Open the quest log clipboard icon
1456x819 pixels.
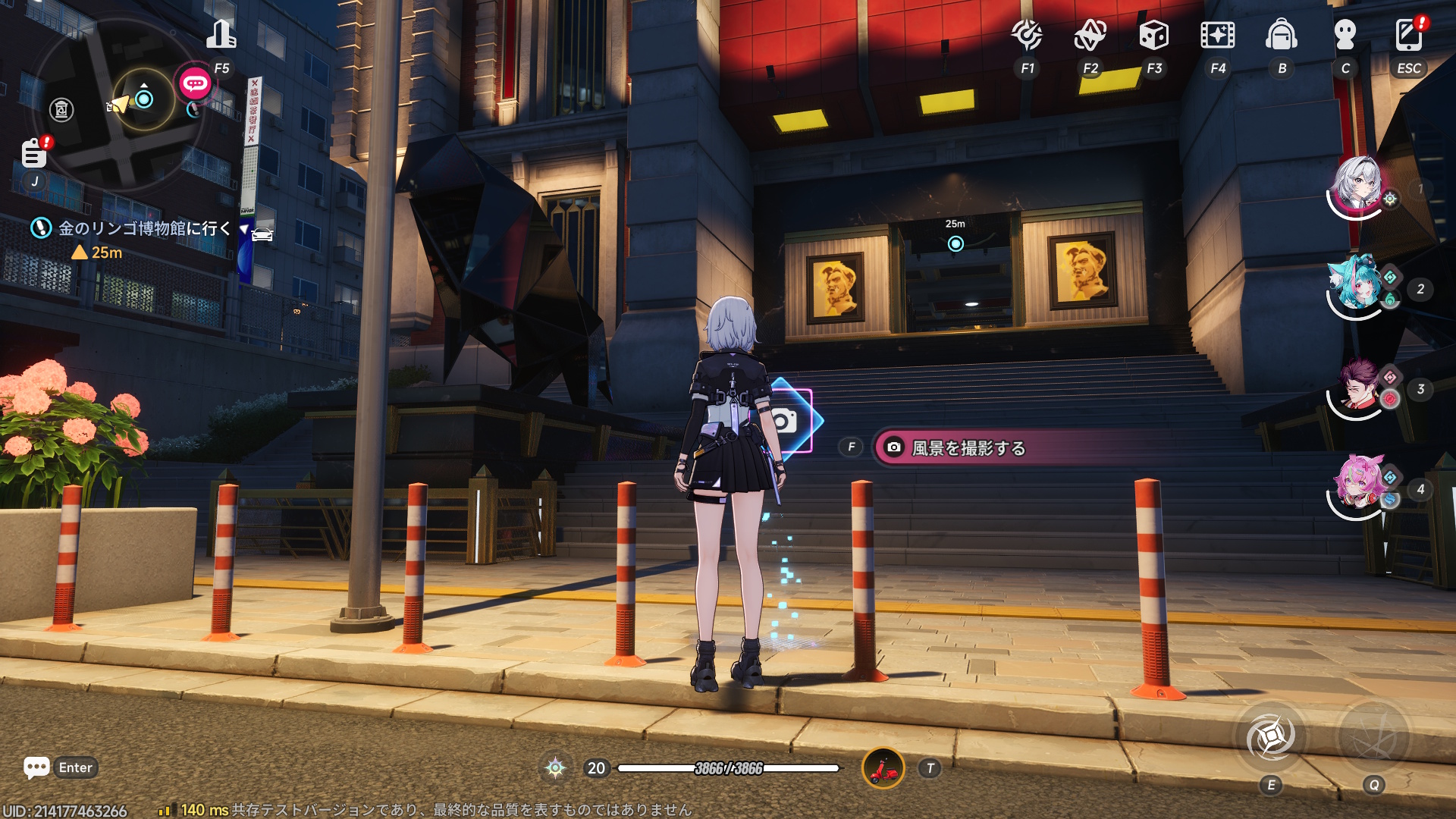(34, 153)
